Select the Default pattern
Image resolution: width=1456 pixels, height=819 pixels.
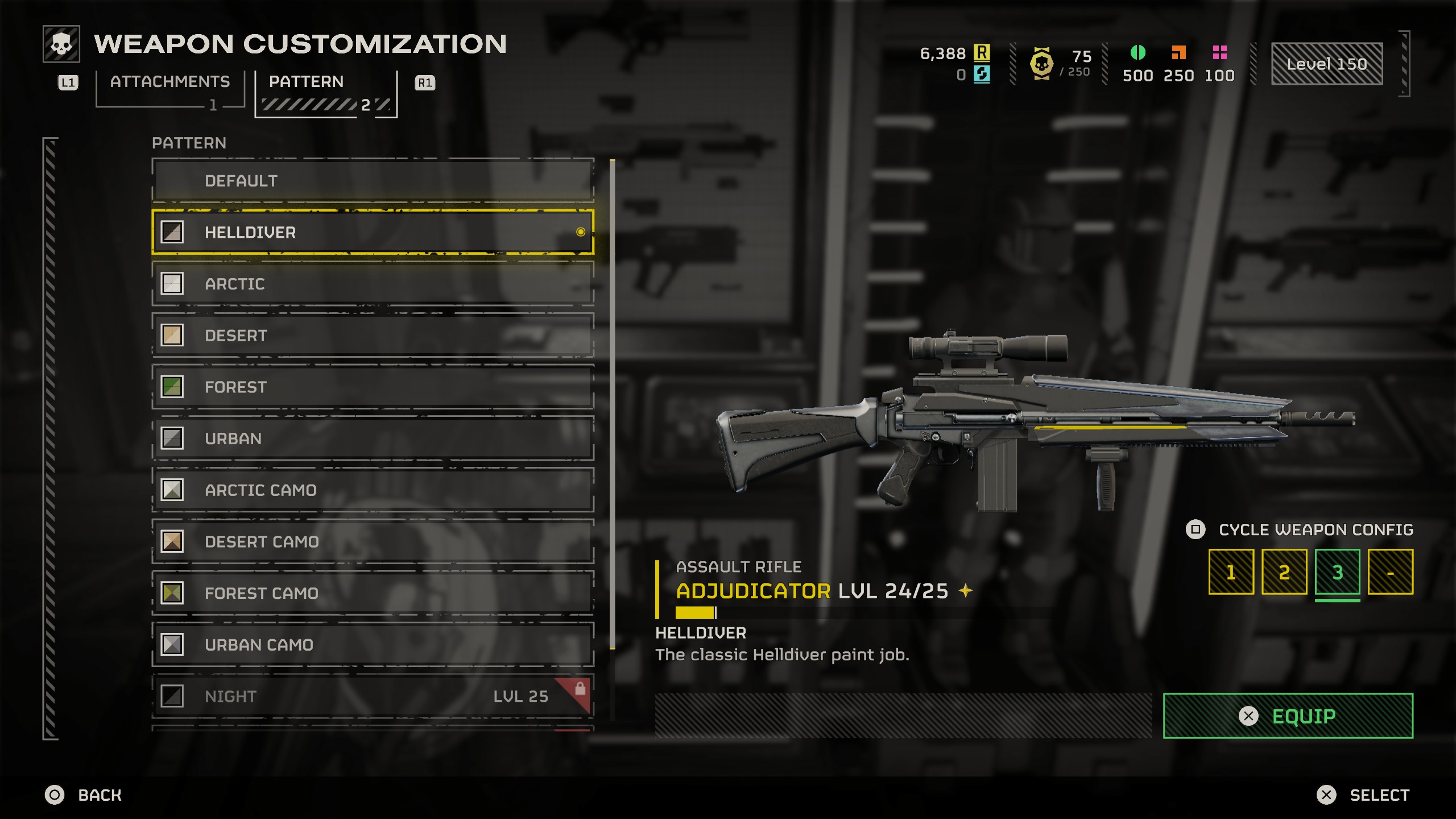click(373, 181)
